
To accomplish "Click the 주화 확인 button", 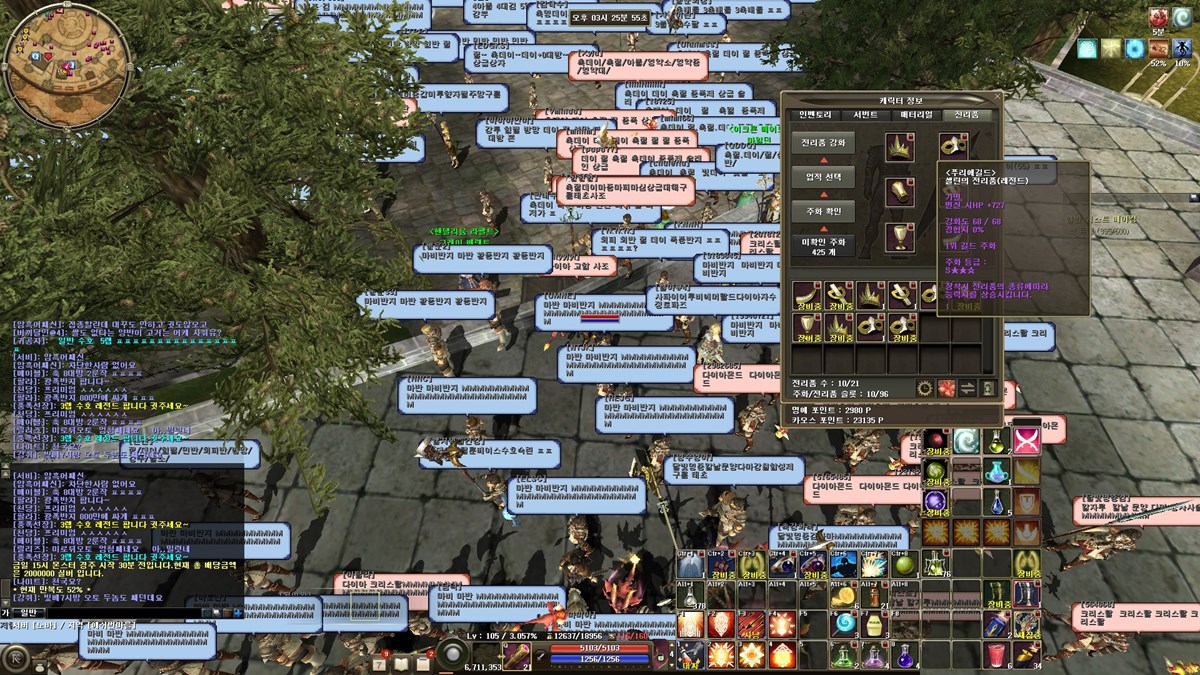I will point(823,212).
